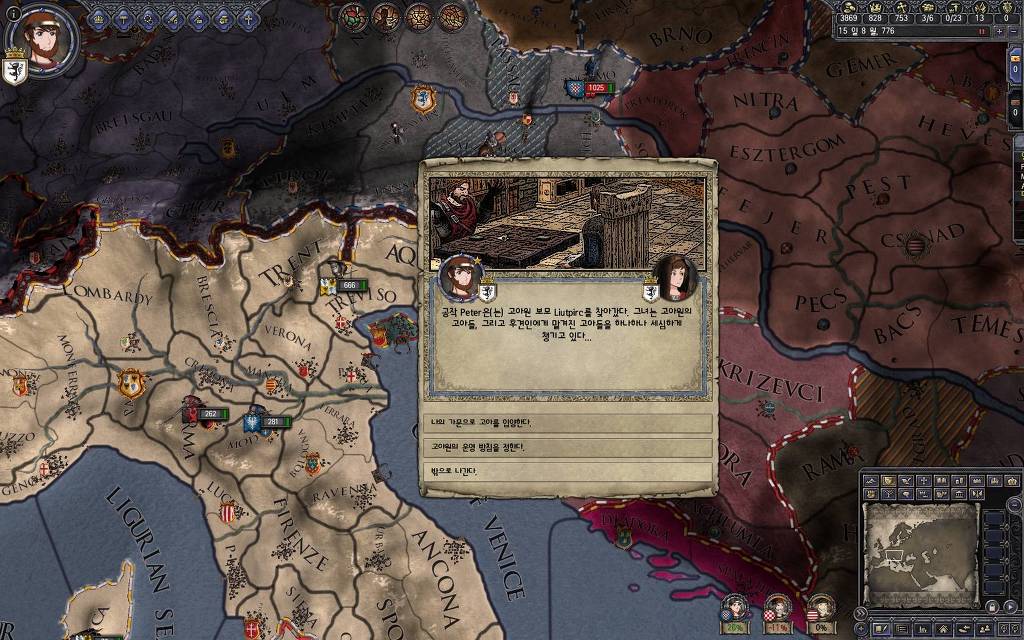Select the option to set orphanage policy
Screen dimensions: 1024x640
click(x=567, y=446)
